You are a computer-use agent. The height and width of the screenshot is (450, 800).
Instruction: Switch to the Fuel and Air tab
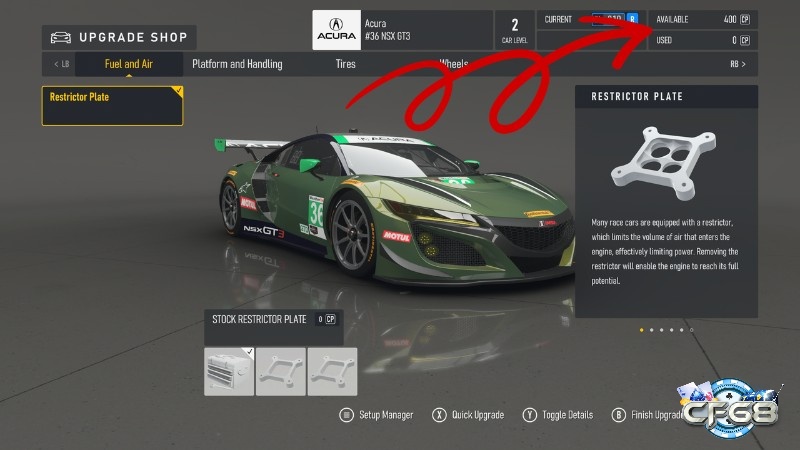tap(129, 64)
